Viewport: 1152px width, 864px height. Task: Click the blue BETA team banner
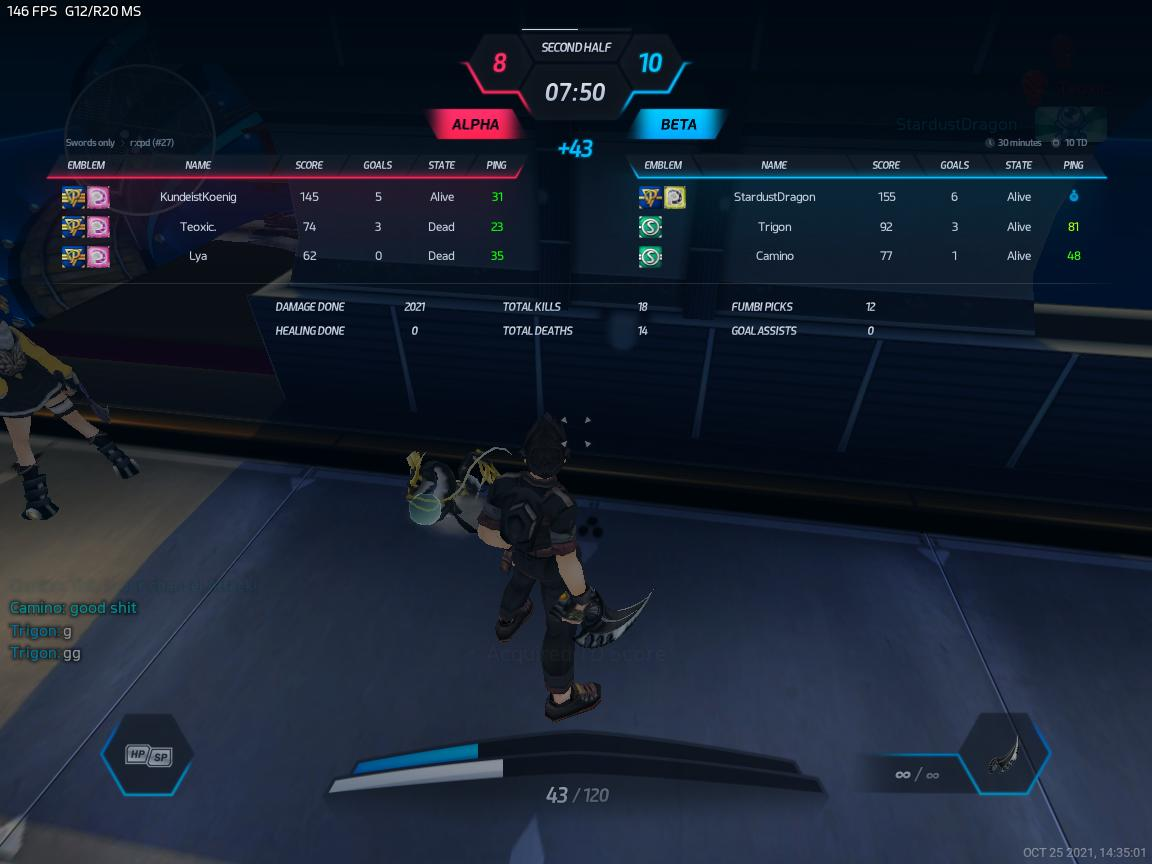pos(678,125)
